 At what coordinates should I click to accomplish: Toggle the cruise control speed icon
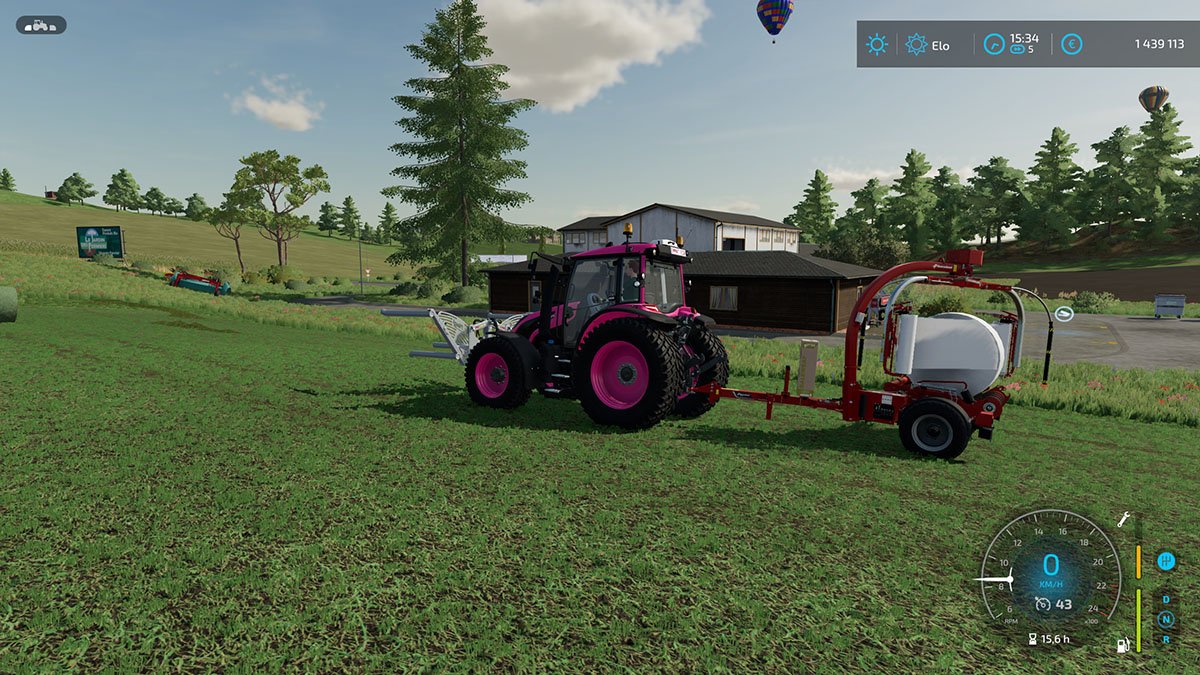coord(1042,604)
